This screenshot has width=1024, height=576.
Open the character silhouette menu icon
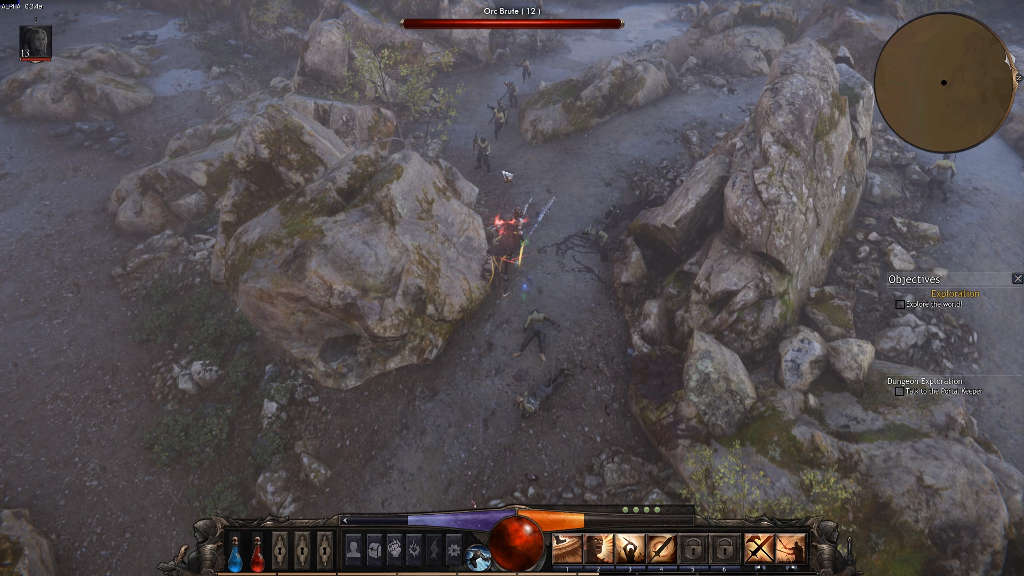353,548
